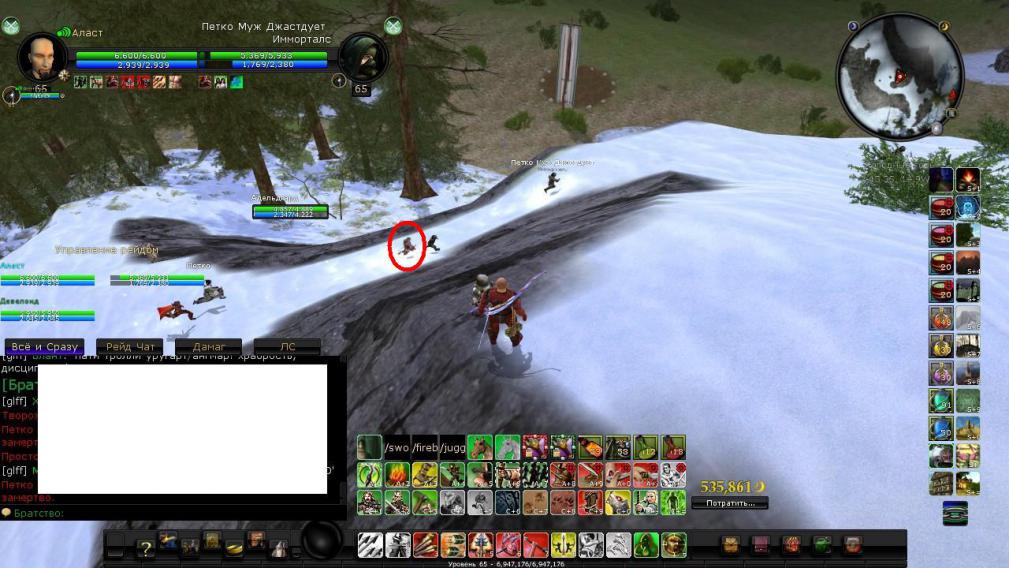Use the yellow archer figure skill
This screenshot has width=1009, height=568.
click(563, 545)
